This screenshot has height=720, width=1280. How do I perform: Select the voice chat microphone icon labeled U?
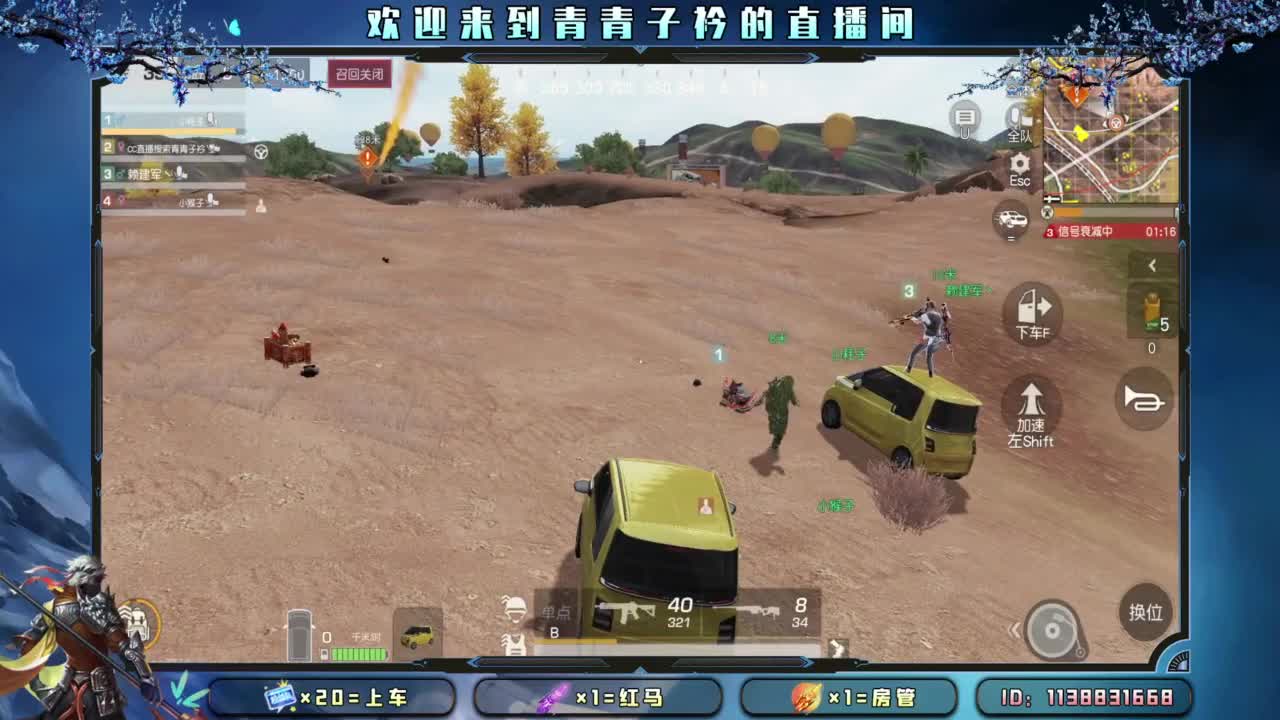click(966, 118)
